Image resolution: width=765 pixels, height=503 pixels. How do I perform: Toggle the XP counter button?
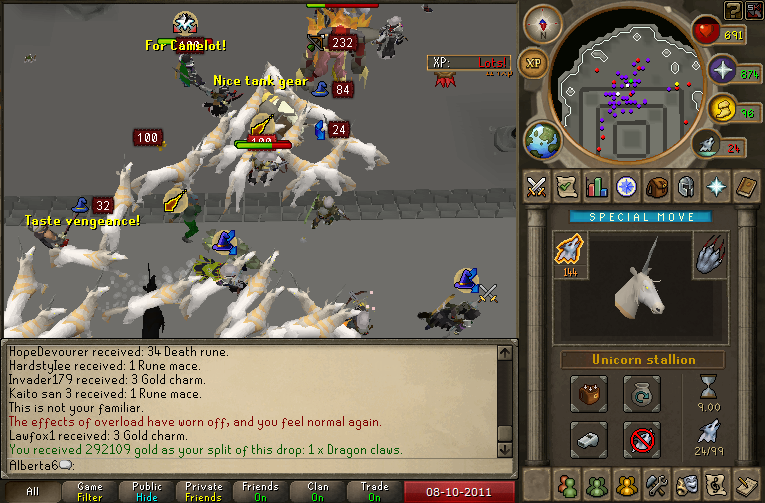click(x=534, y=62)
